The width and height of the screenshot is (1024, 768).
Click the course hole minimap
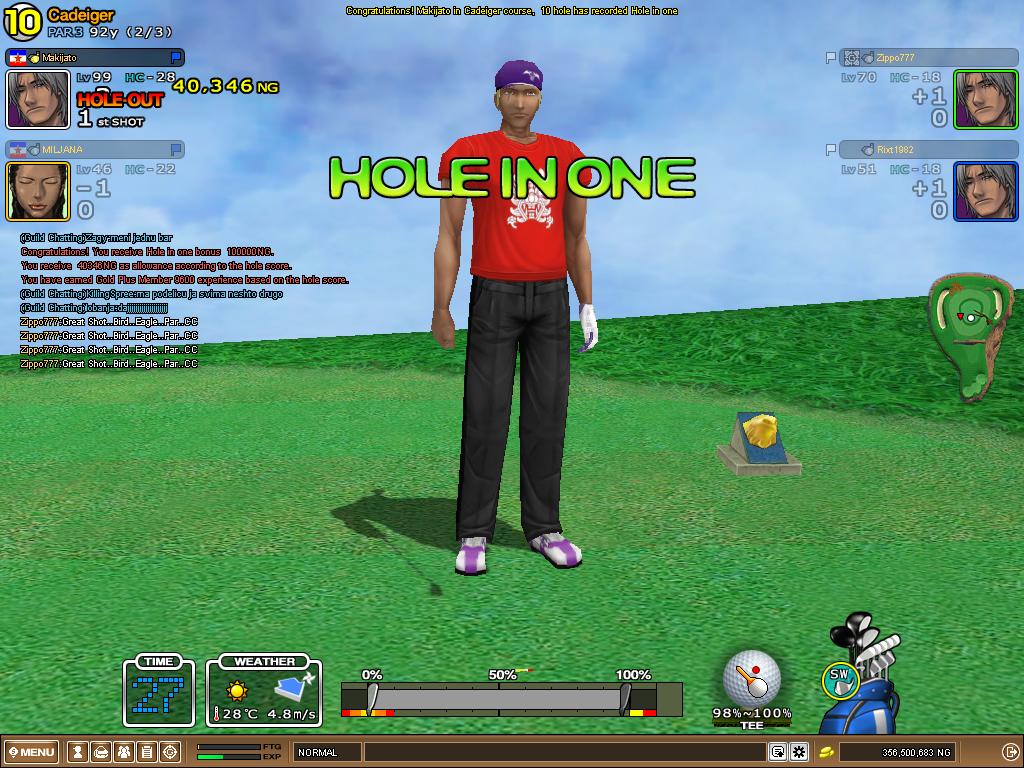pos(968,336)
